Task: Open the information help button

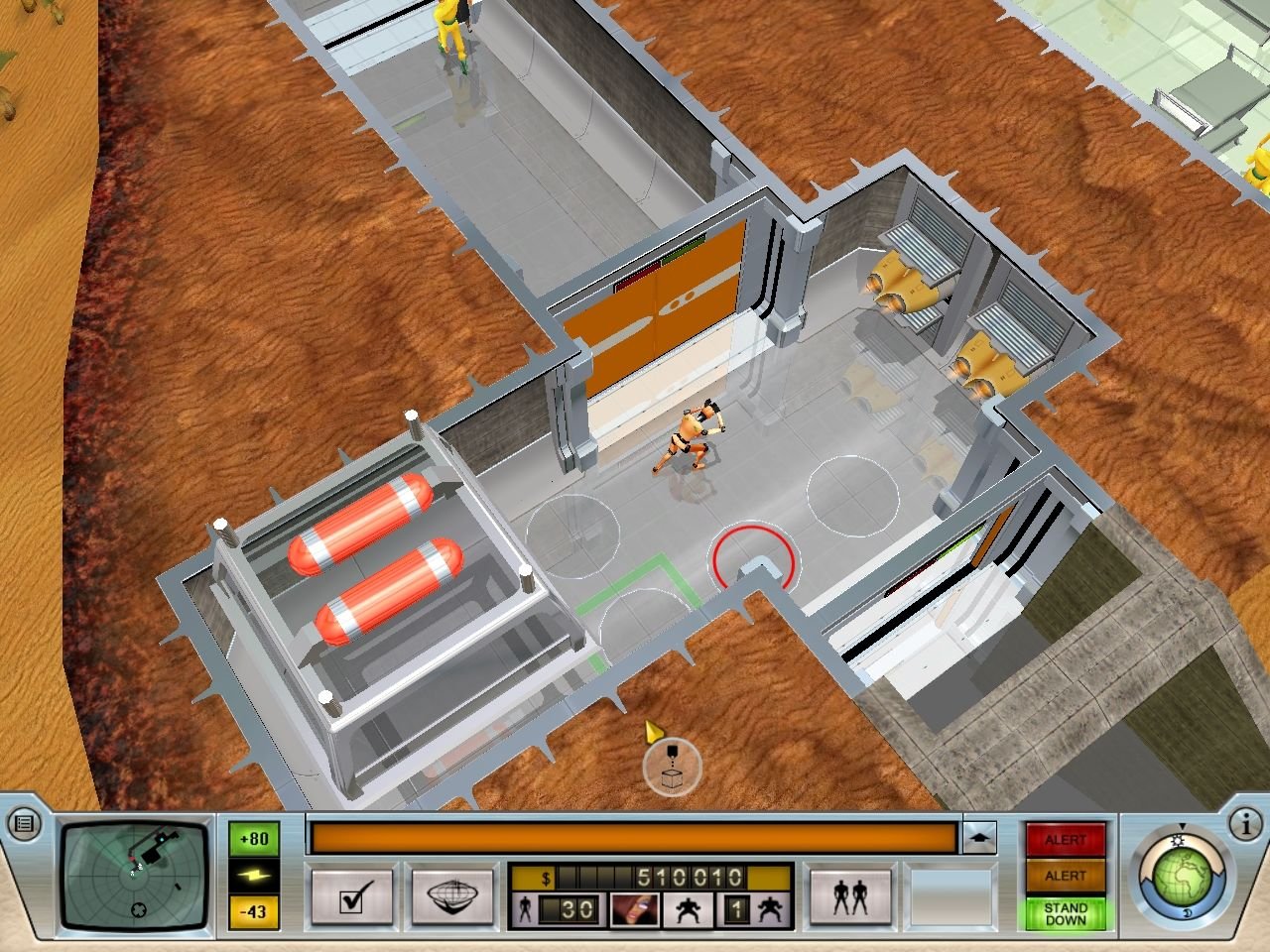Action: [1244, 823]
